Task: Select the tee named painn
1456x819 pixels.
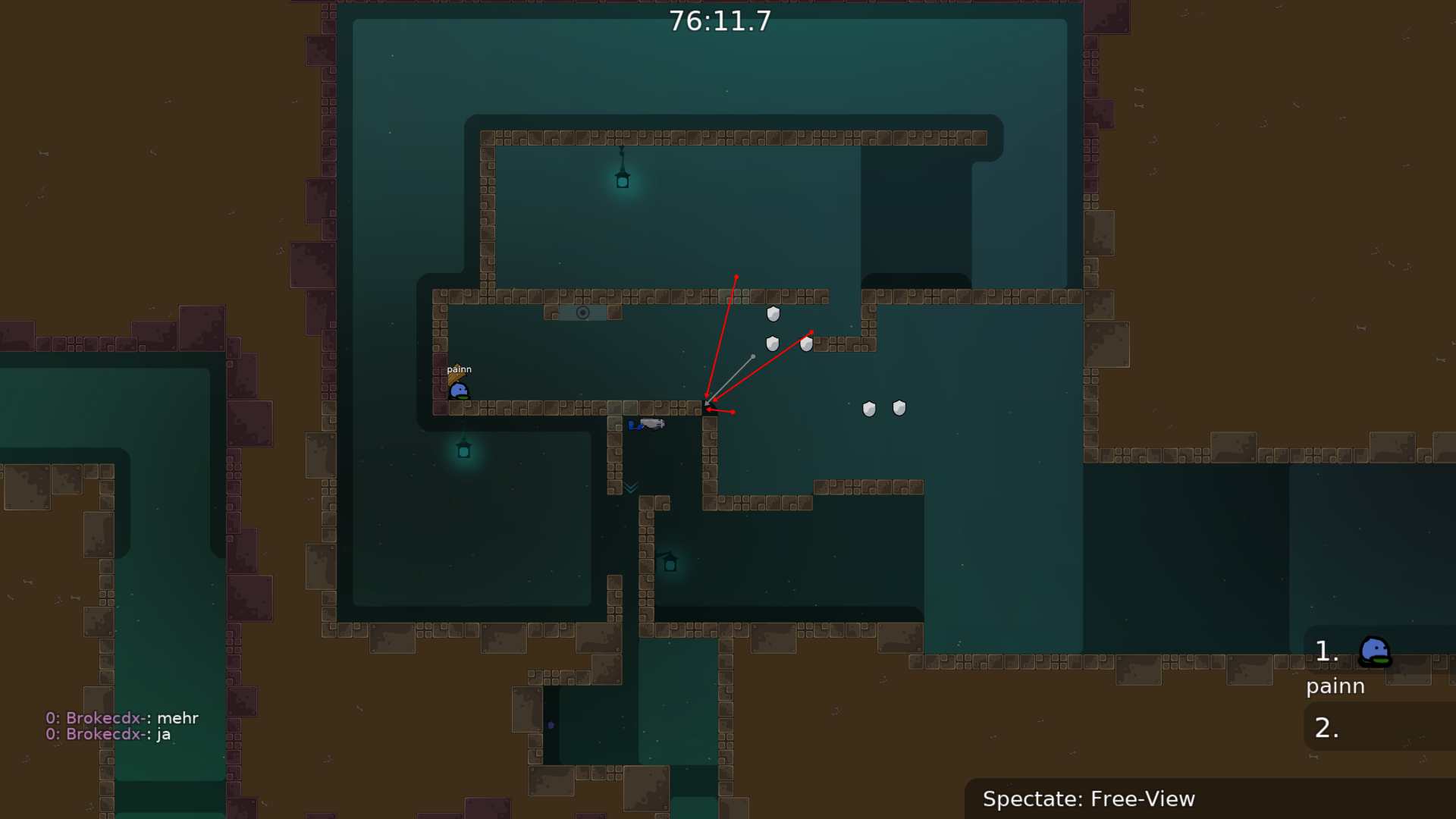Action: point(460,391)
